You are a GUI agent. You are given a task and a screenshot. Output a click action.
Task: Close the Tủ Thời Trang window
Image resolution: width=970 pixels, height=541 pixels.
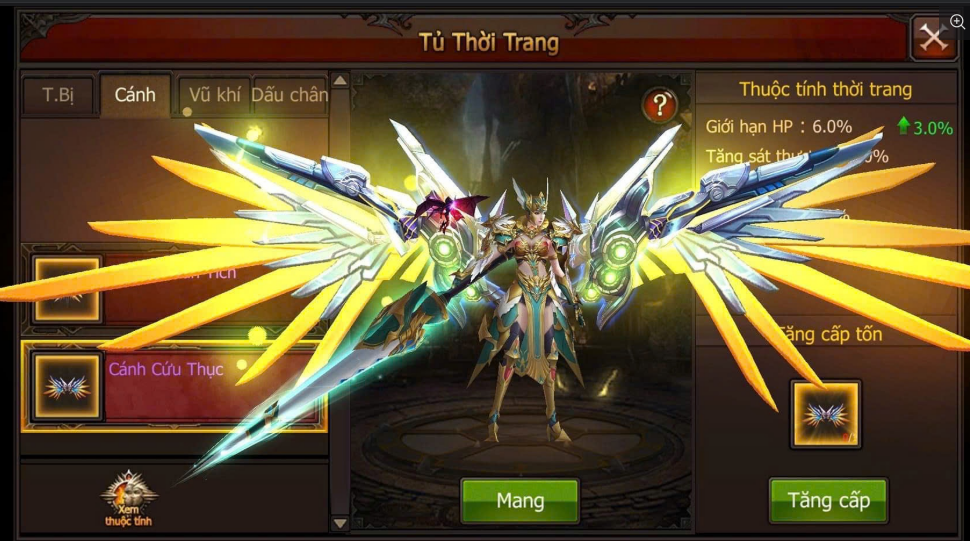(933, 39)
